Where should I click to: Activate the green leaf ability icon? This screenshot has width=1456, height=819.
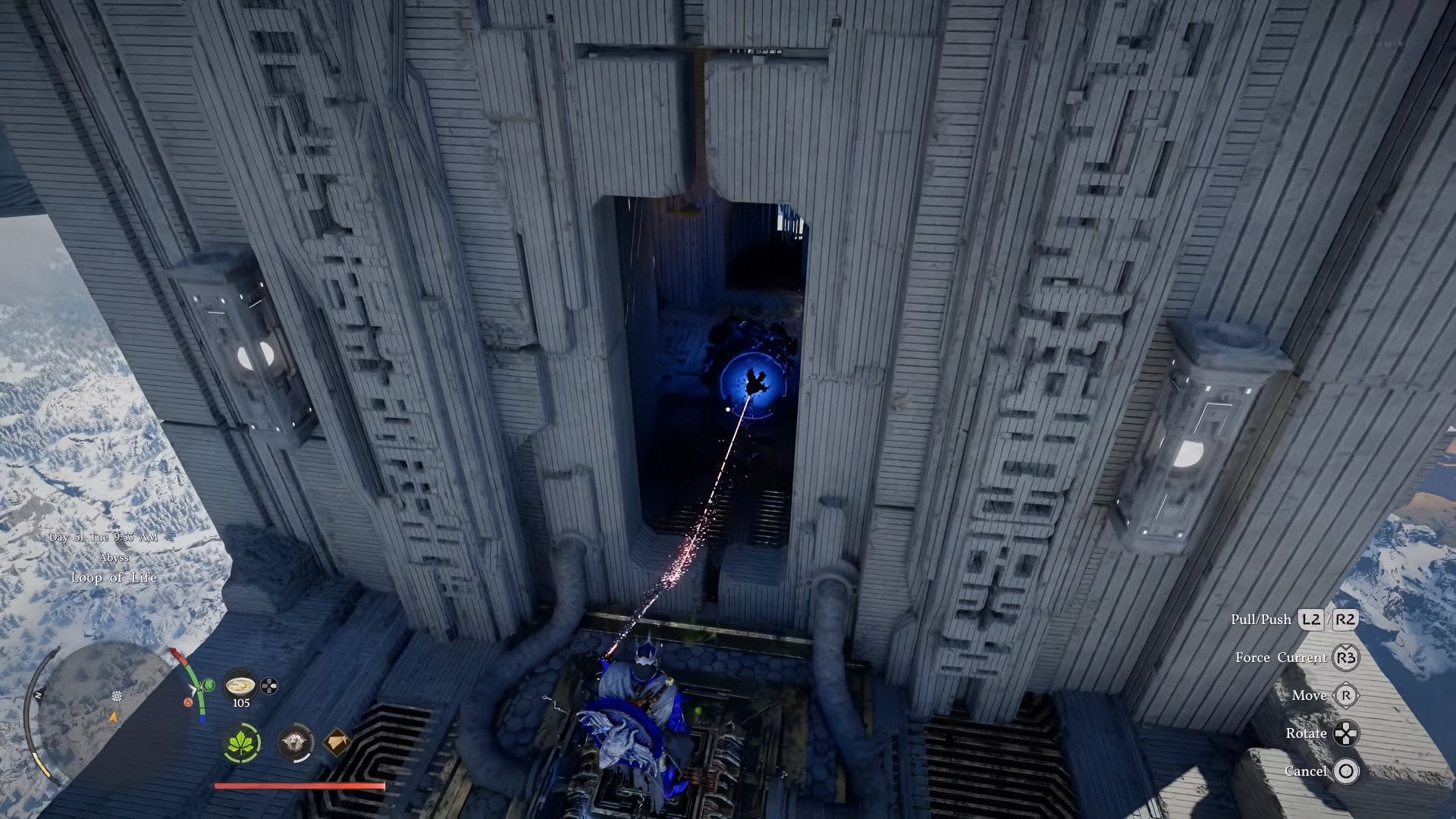(x=243, y=742)
